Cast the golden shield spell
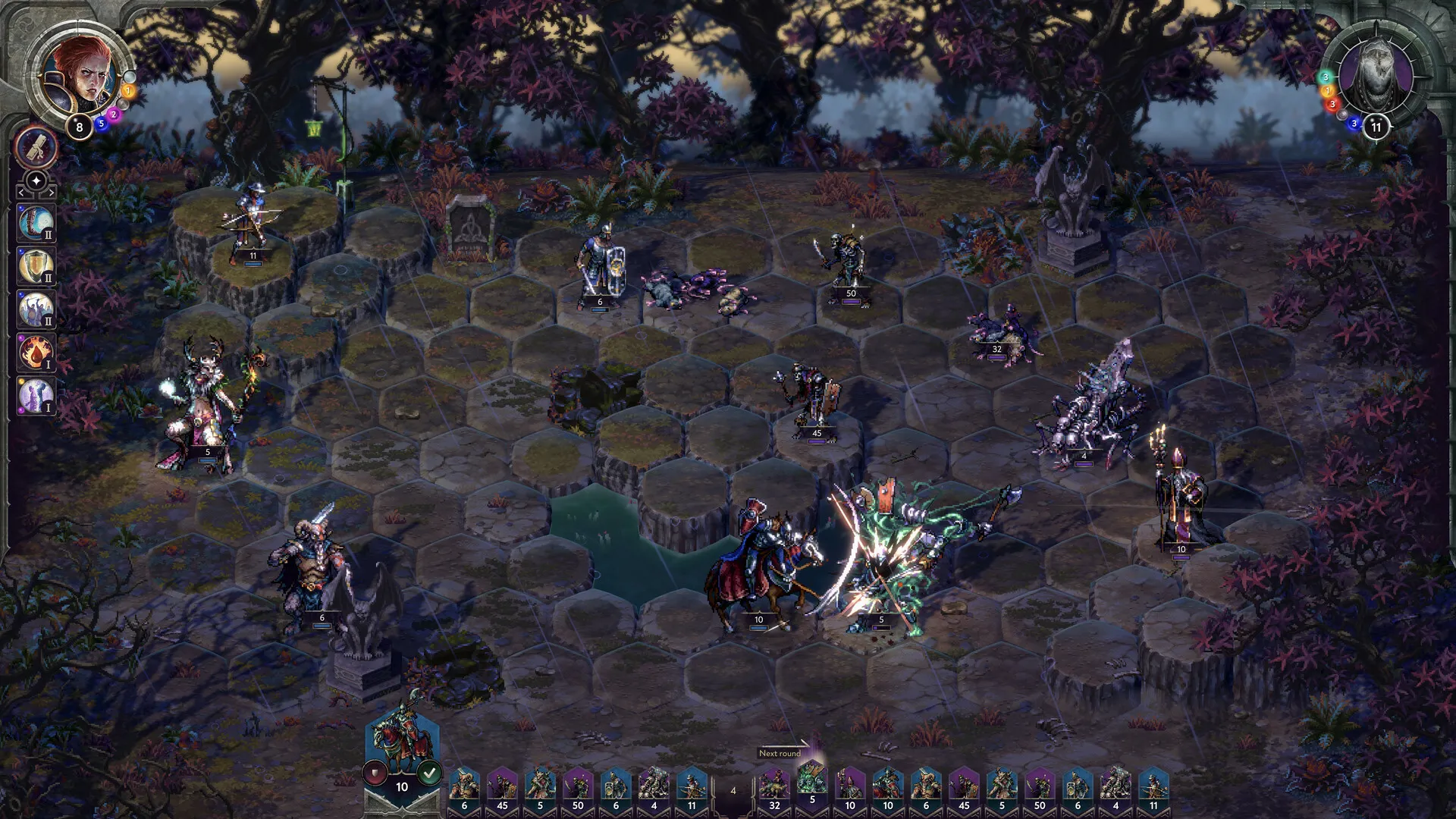 point(36,266)
